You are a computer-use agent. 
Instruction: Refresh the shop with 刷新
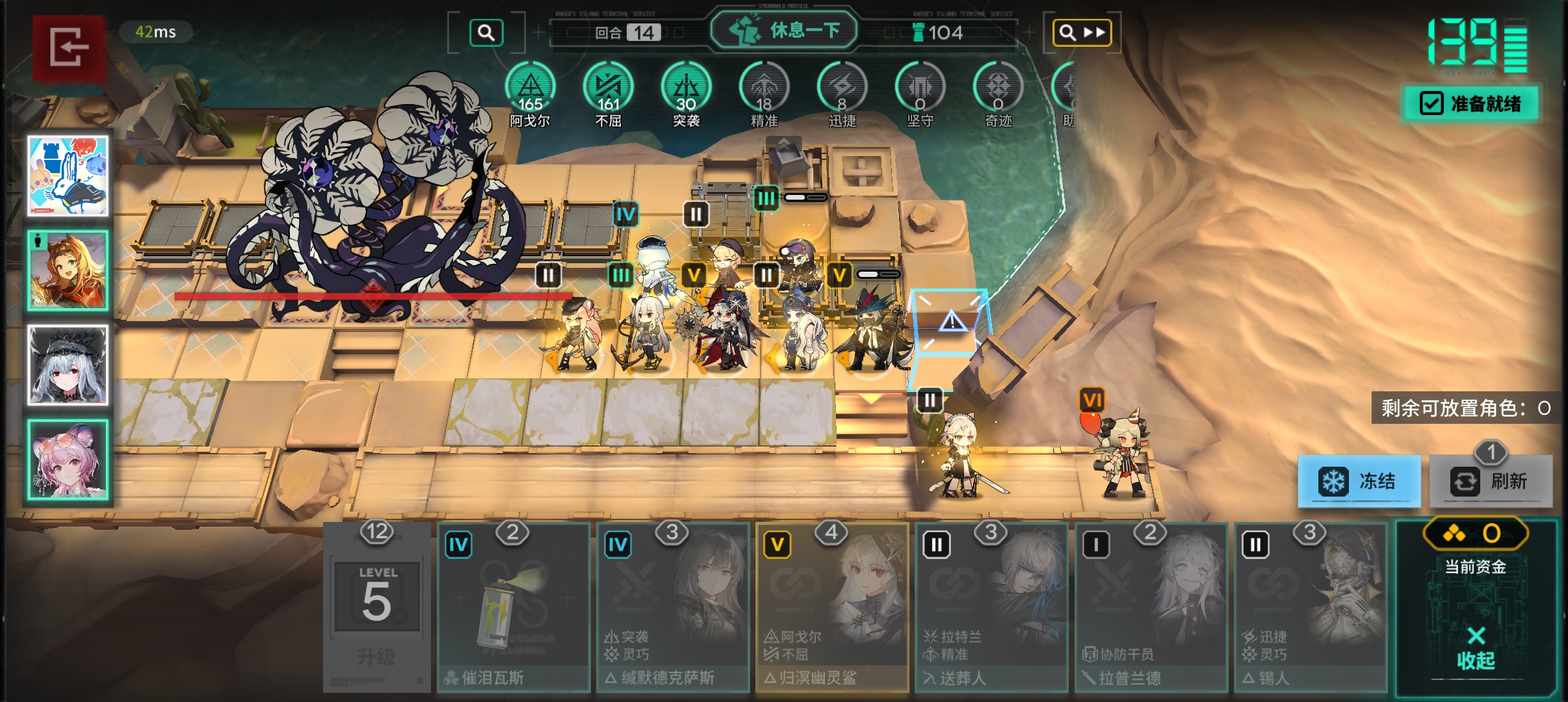pyautogui.click(x=1491, y=481)
